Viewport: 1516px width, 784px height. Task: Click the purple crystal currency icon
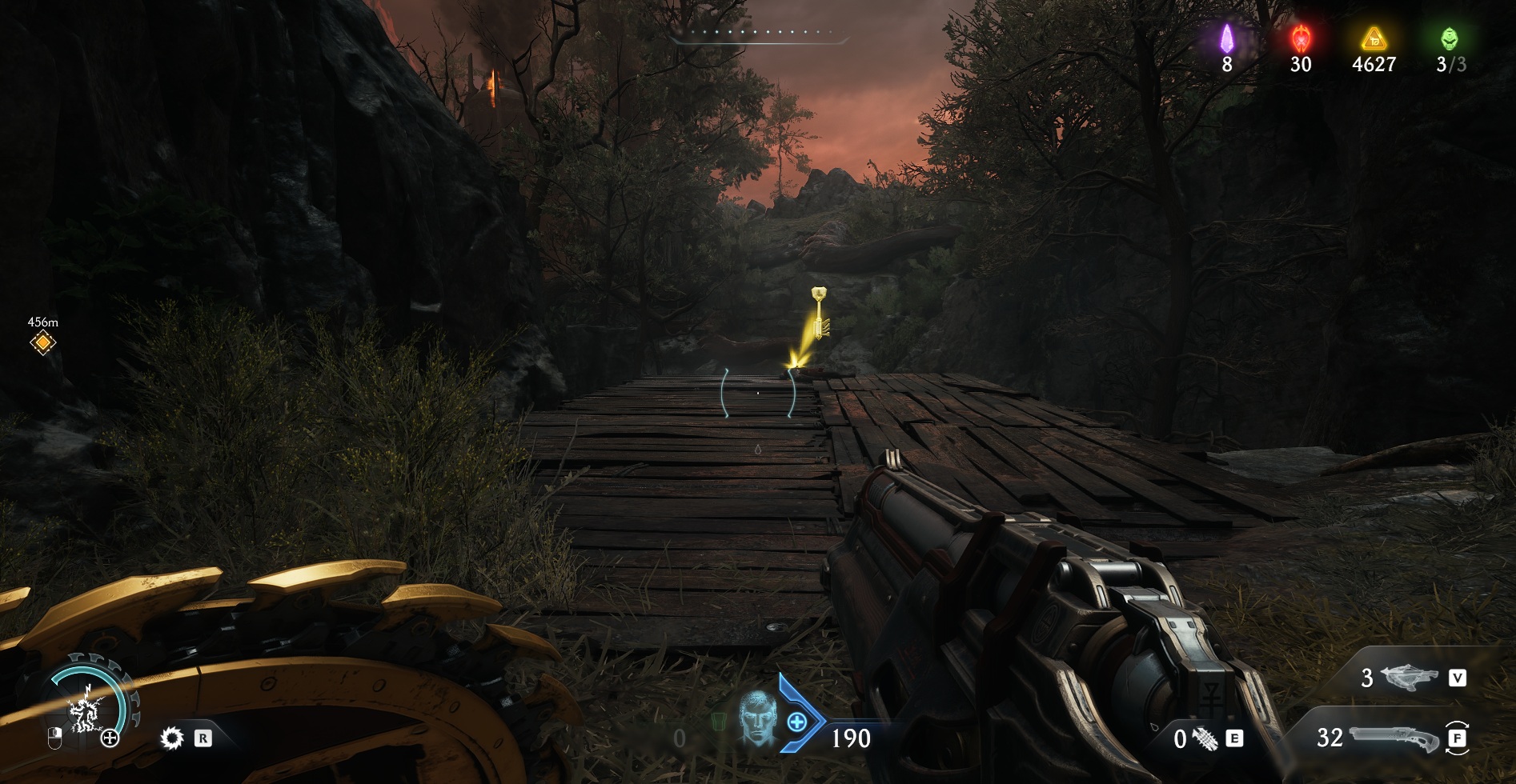pyautogui.click(x=1226, y=38)
